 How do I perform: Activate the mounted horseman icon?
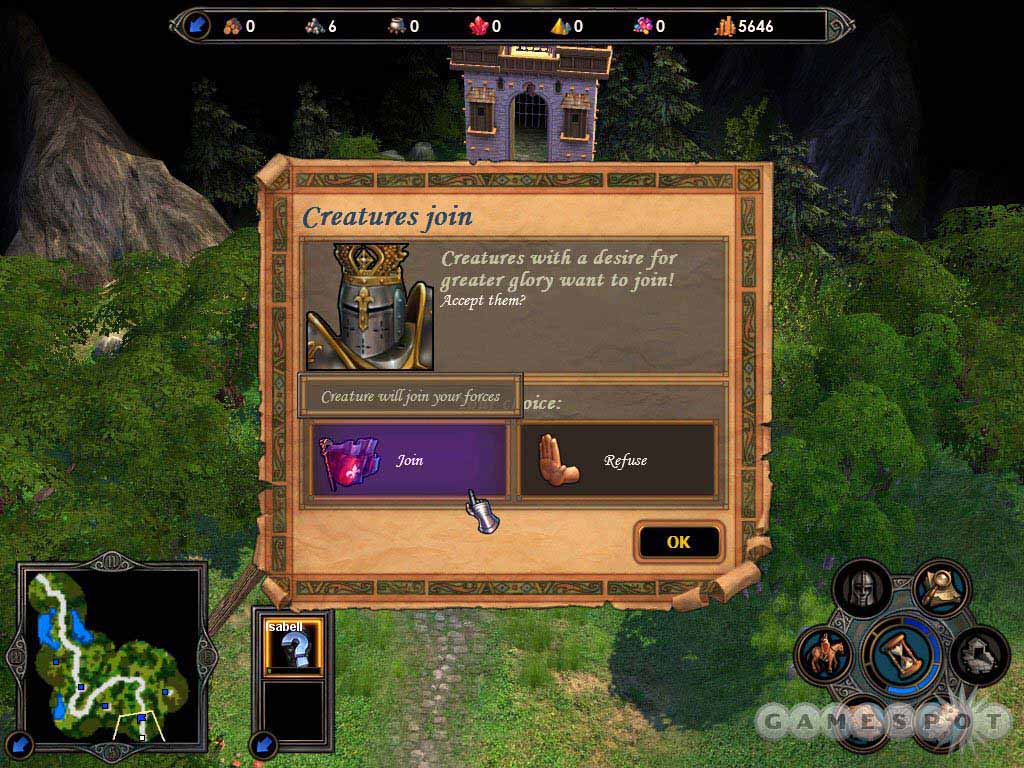coord(824,655)
